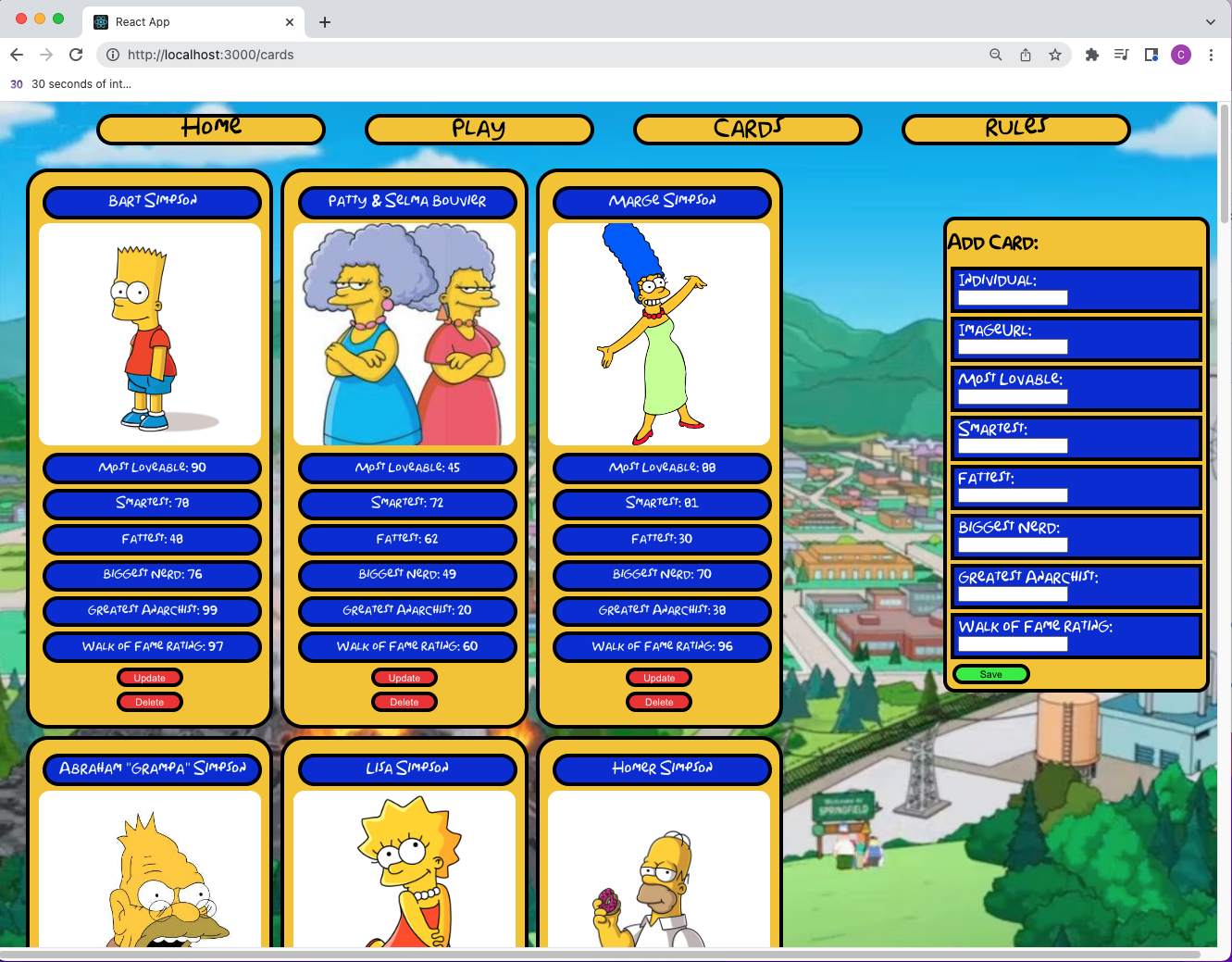
Task: Click the Bart Simpson card image
Action: (150, 335)
